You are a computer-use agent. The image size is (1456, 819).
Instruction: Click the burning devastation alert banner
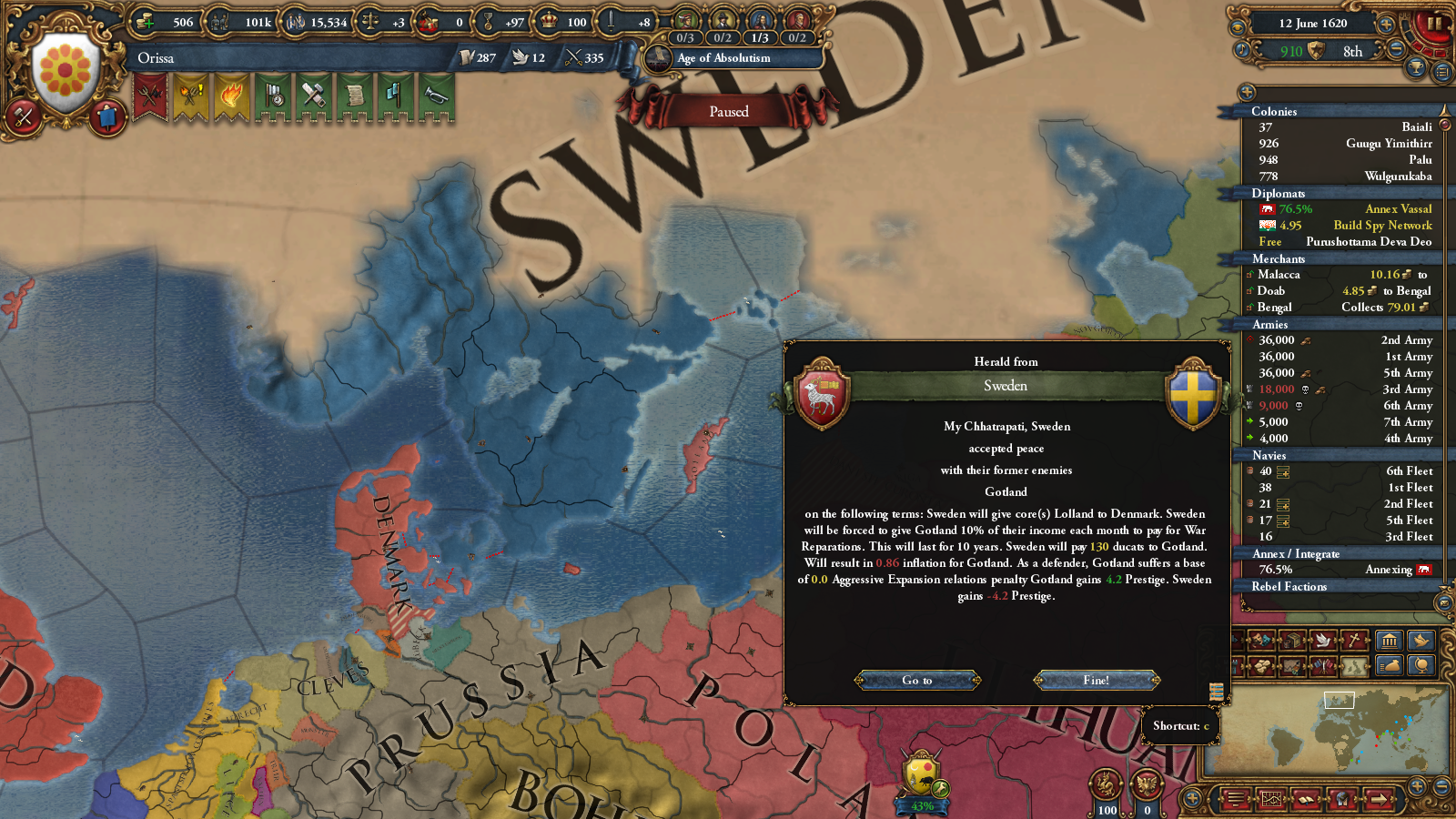tap(232, 100)
